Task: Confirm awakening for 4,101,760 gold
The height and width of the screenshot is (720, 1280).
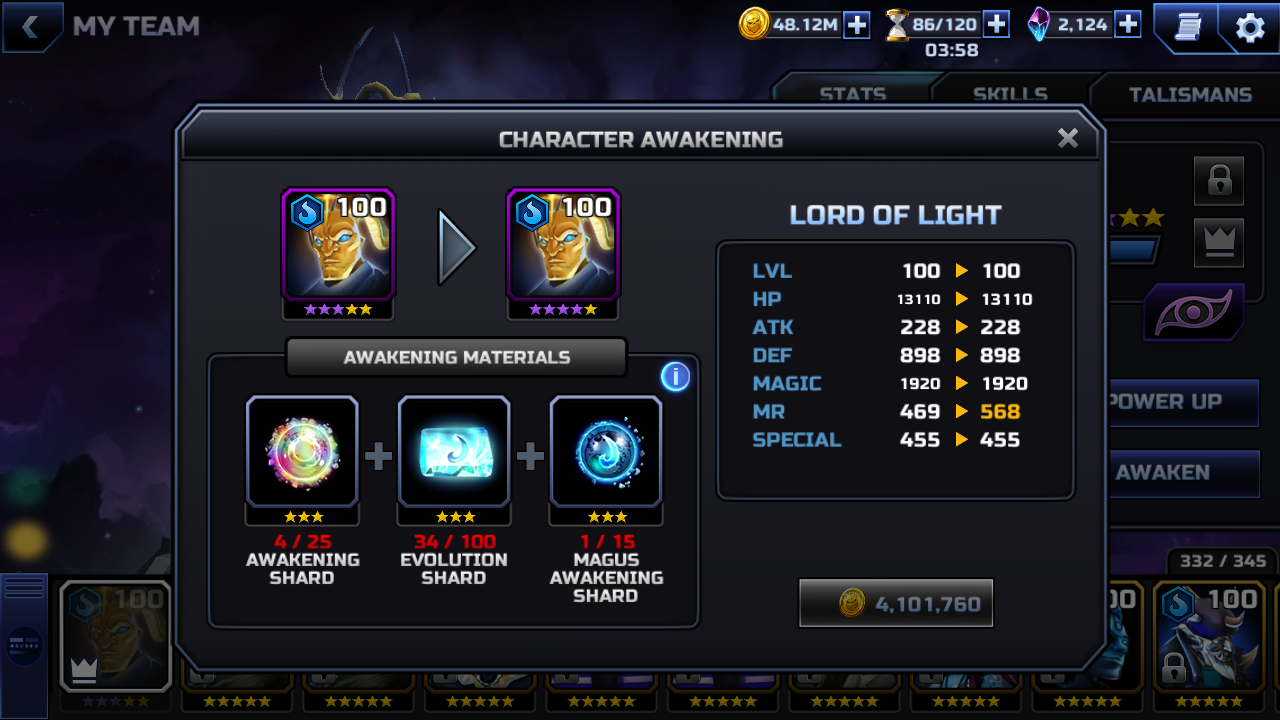Action: click(x=896, y=603)
